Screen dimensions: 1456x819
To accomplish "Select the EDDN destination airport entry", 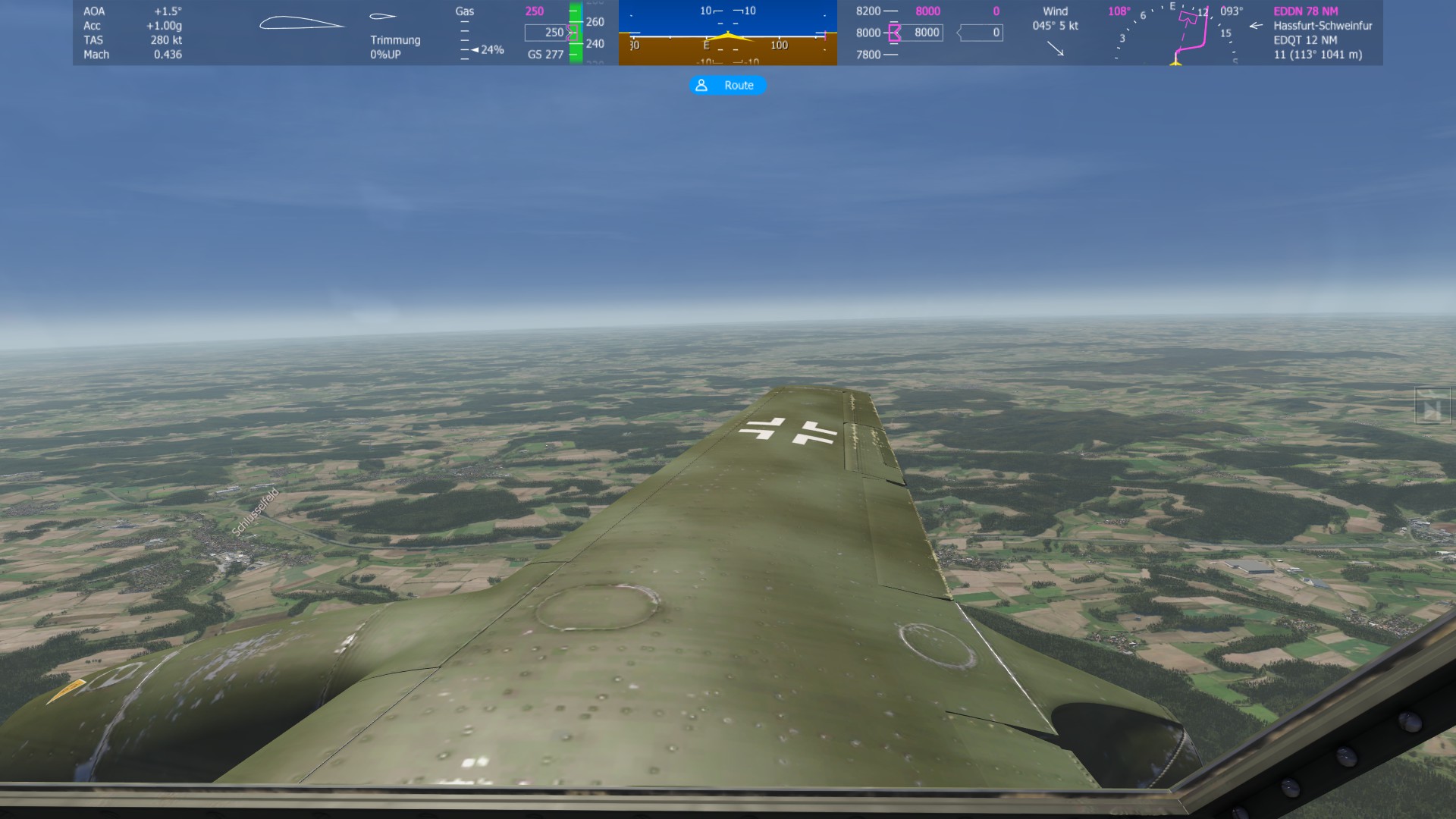I will click(x=1305, y=11).
